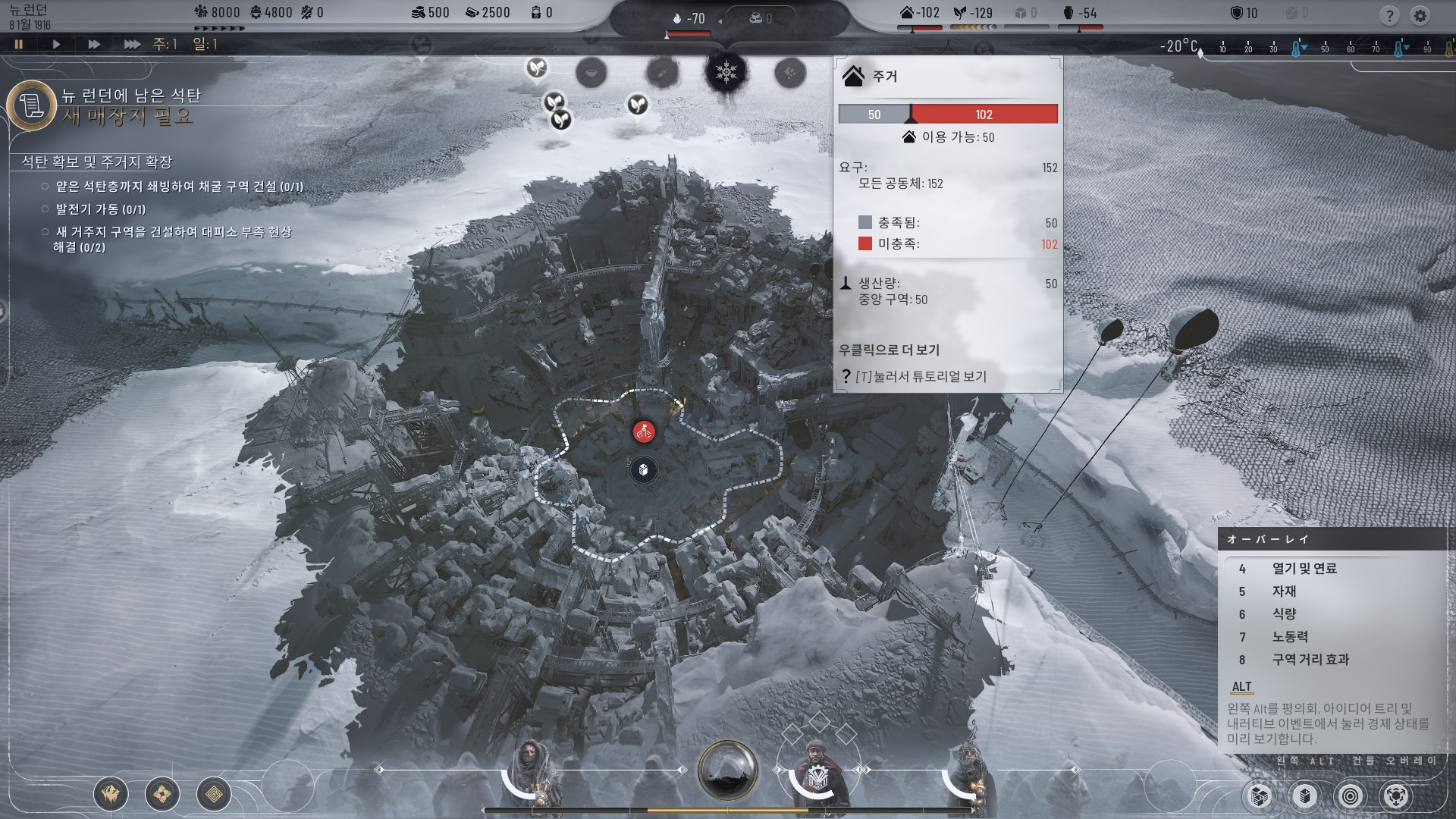Viewport: 1456px width, 819px height.
Task: Click the housing shortage counter showing -102
Action: 920,13
